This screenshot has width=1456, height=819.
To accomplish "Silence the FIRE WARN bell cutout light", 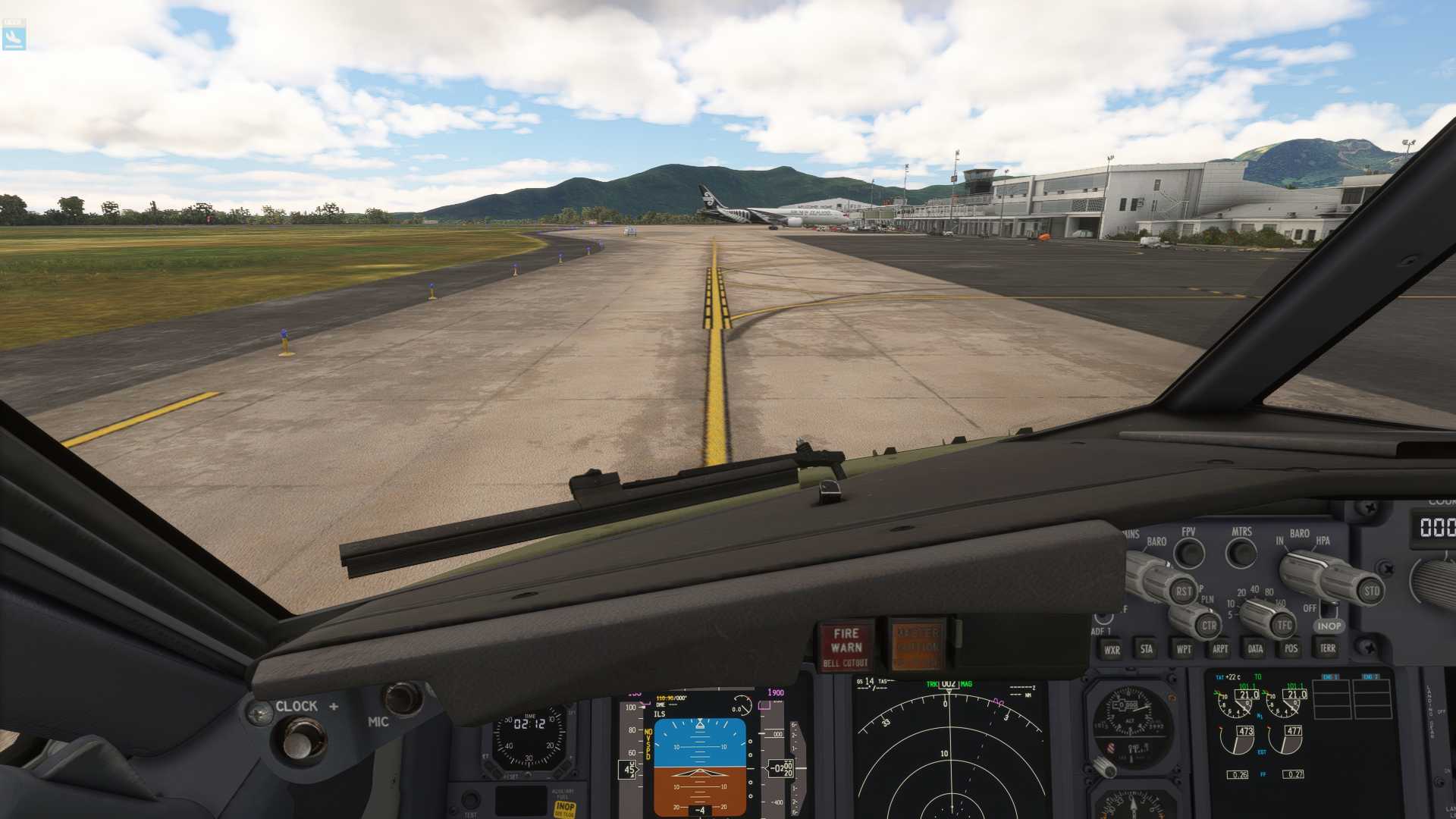I will pyautogui.click(x=846, y=647).
